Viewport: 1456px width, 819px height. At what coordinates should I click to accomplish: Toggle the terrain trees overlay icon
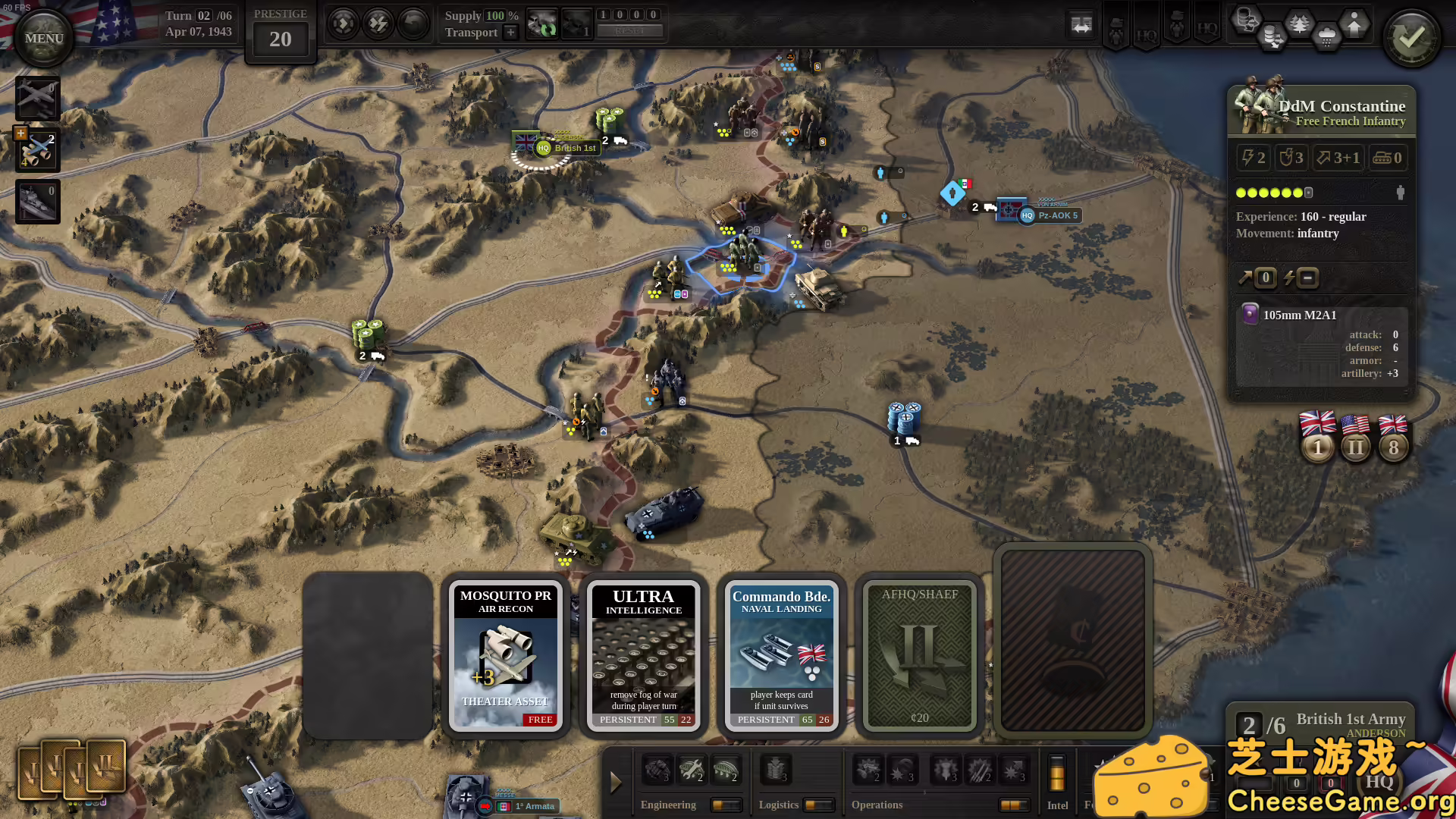coord(1300,24)
